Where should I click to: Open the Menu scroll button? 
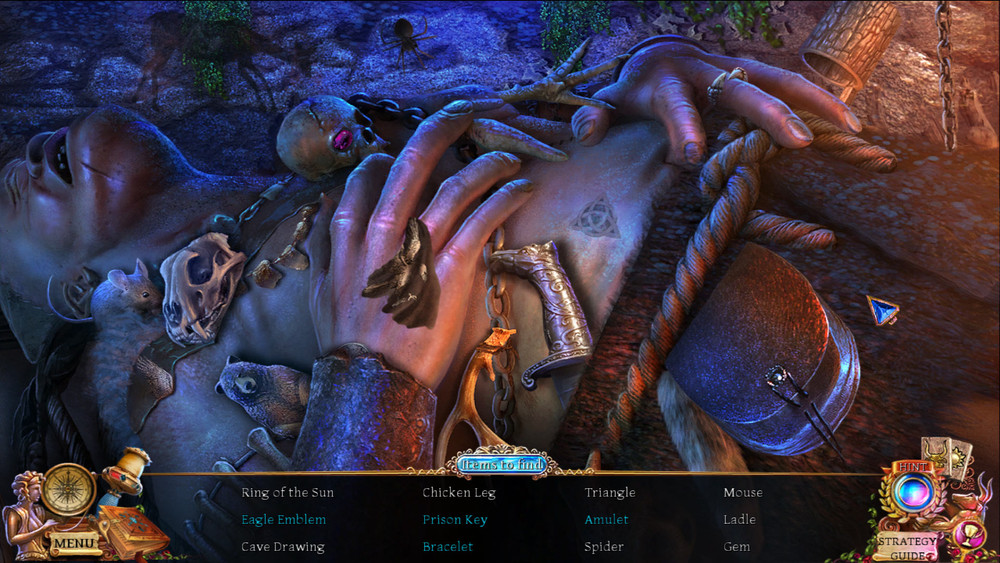[74, 544]
